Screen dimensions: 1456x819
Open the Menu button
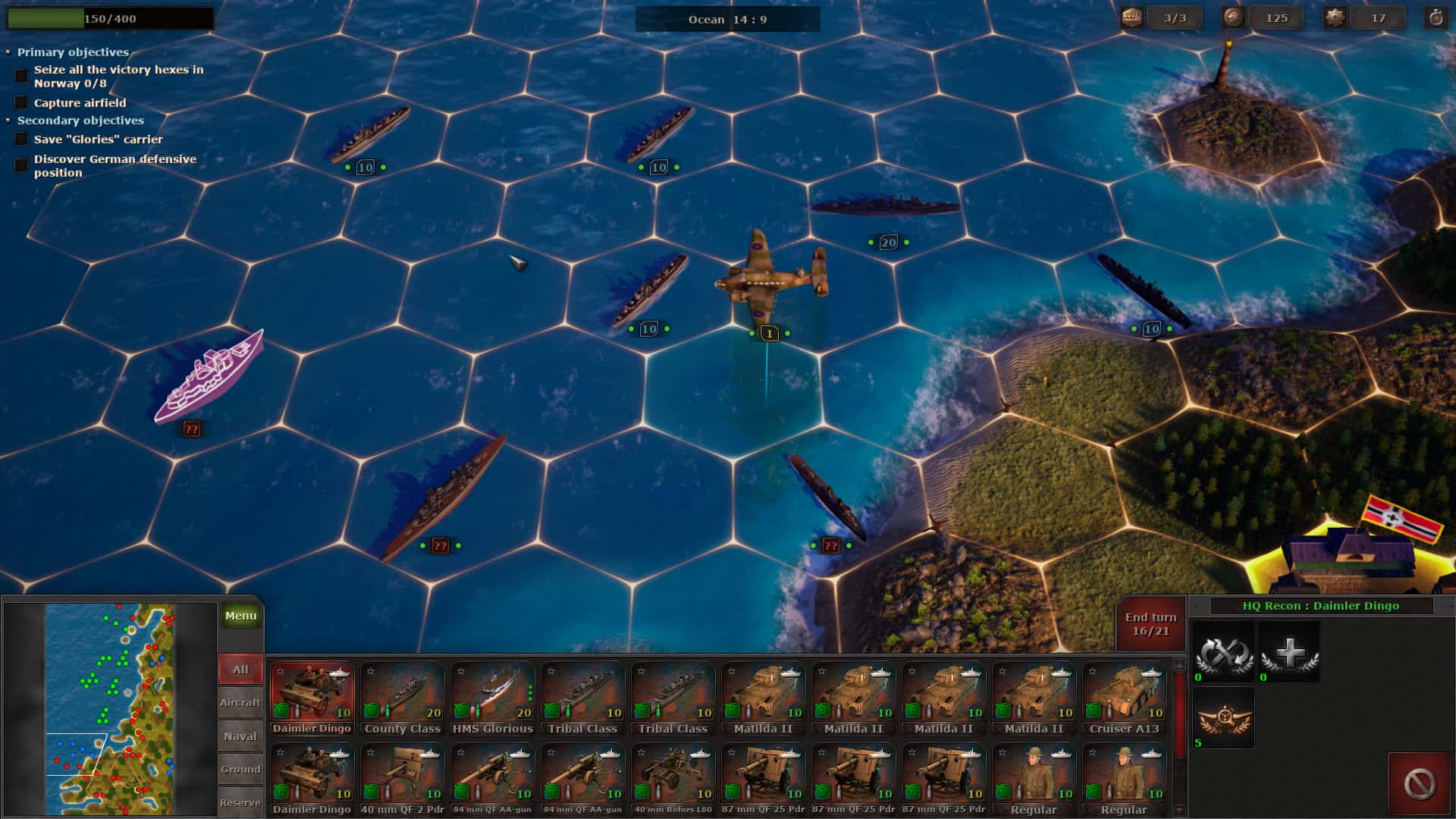pyautogui.click(x=240, y=616)
